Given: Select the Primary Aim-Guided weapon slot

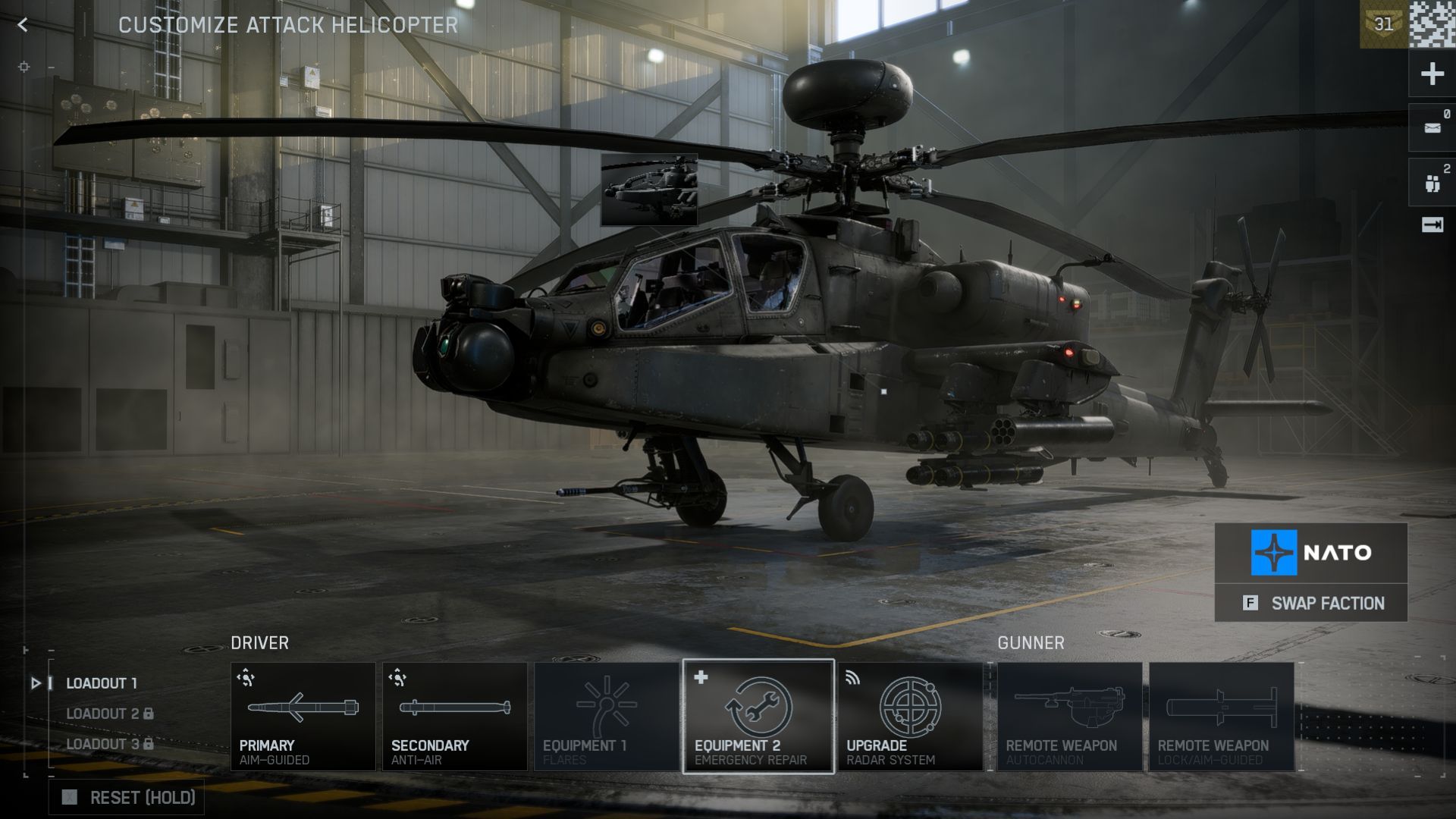Looking at the screenshot, I should point(303,717).
